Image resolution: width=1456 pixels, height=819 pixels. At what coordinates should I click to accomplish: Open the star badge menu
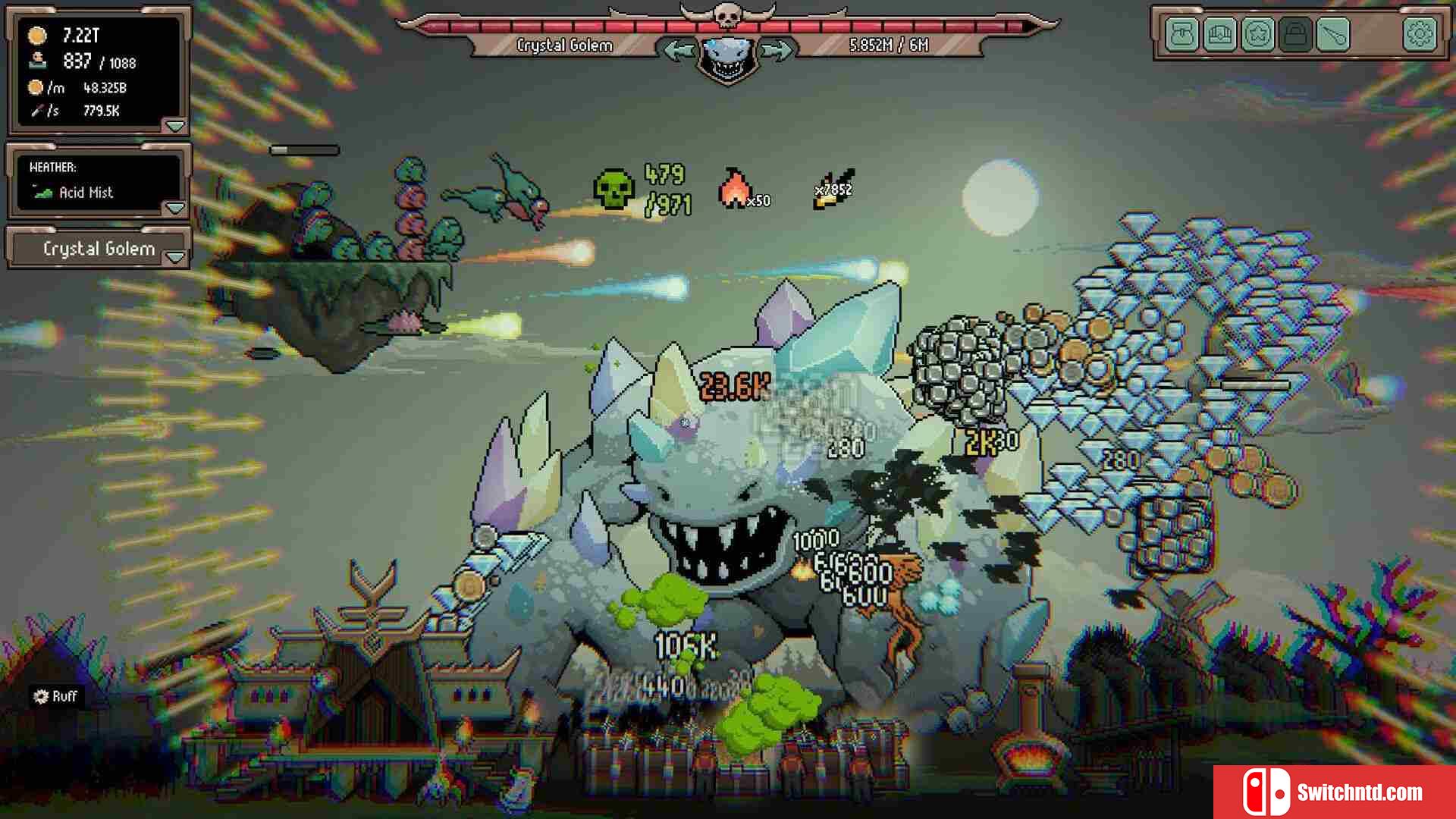coord(1257,34)
